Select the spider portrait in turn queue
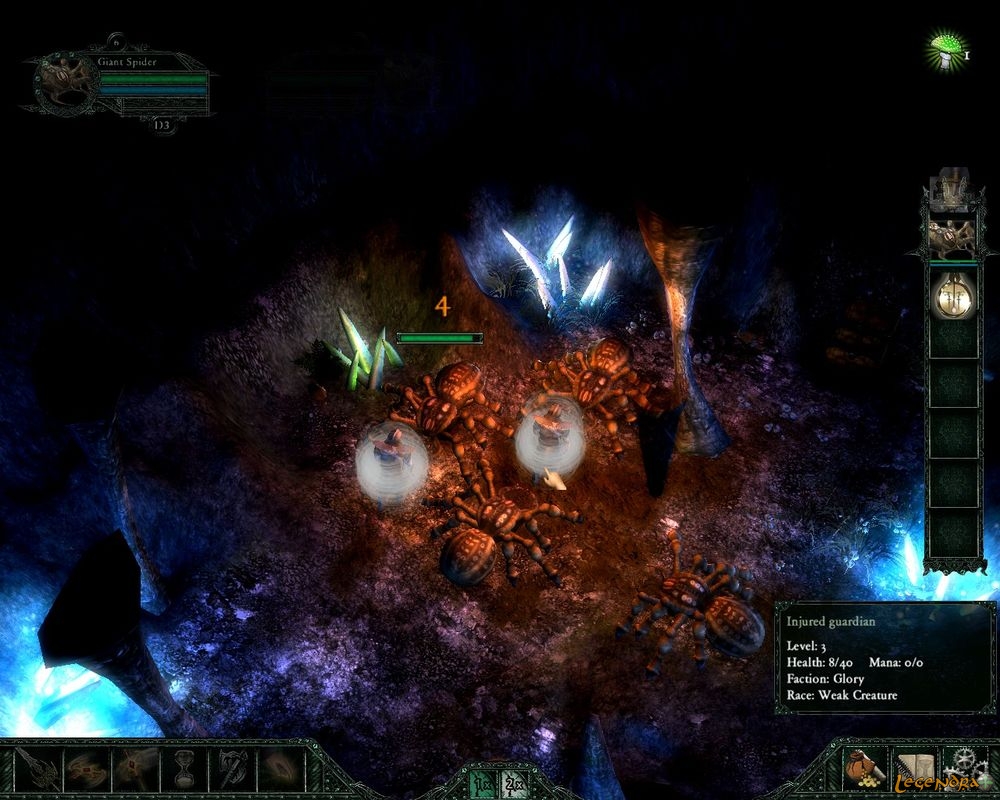 point(952,238)
